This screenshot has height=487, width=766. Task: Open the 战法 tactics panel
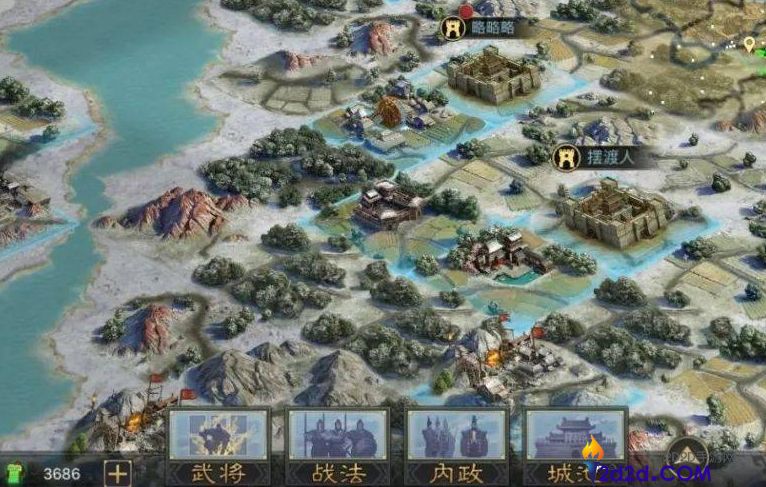337,446
